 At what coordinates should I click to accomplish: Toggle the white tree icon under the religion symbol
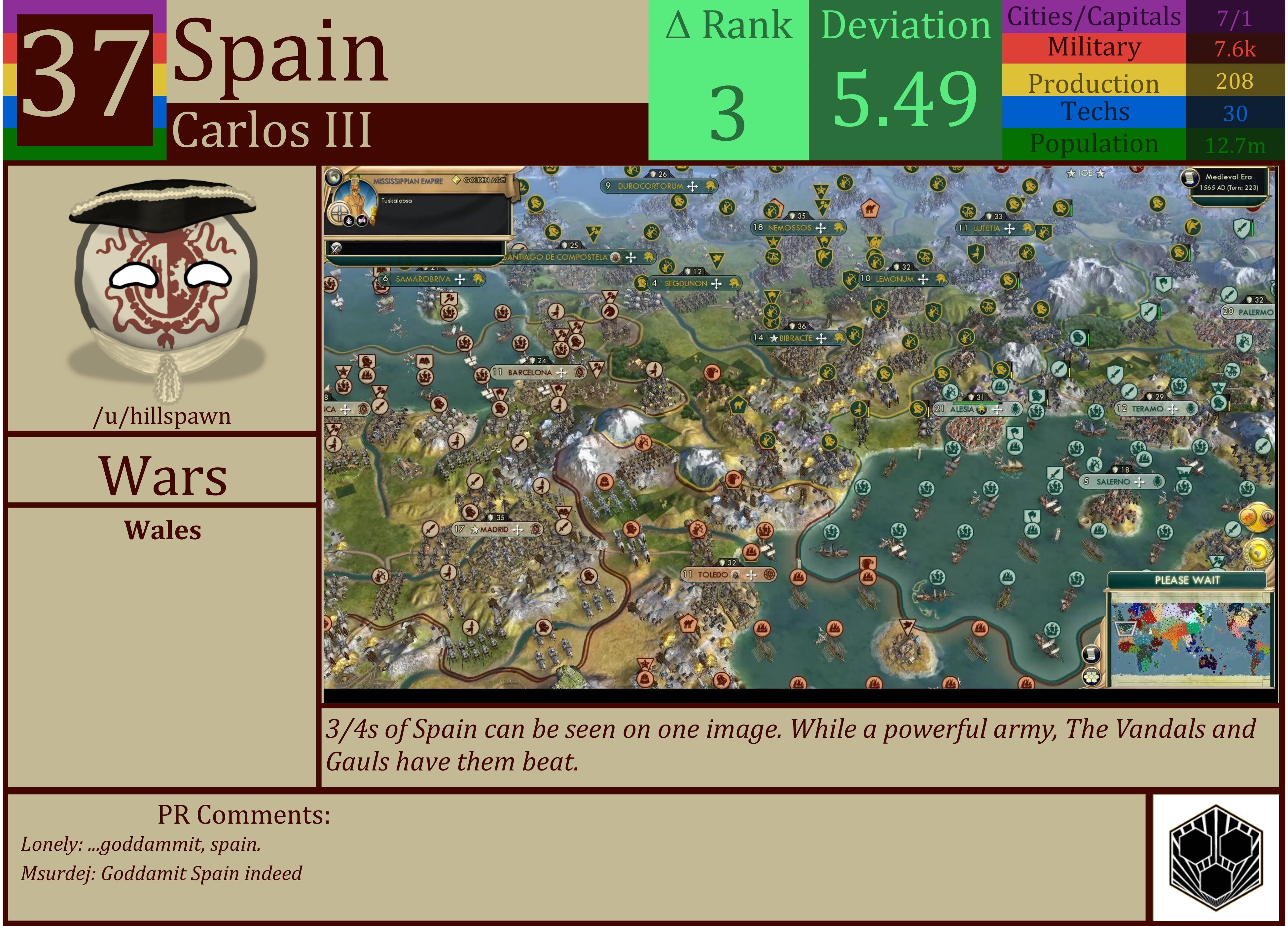349,221
